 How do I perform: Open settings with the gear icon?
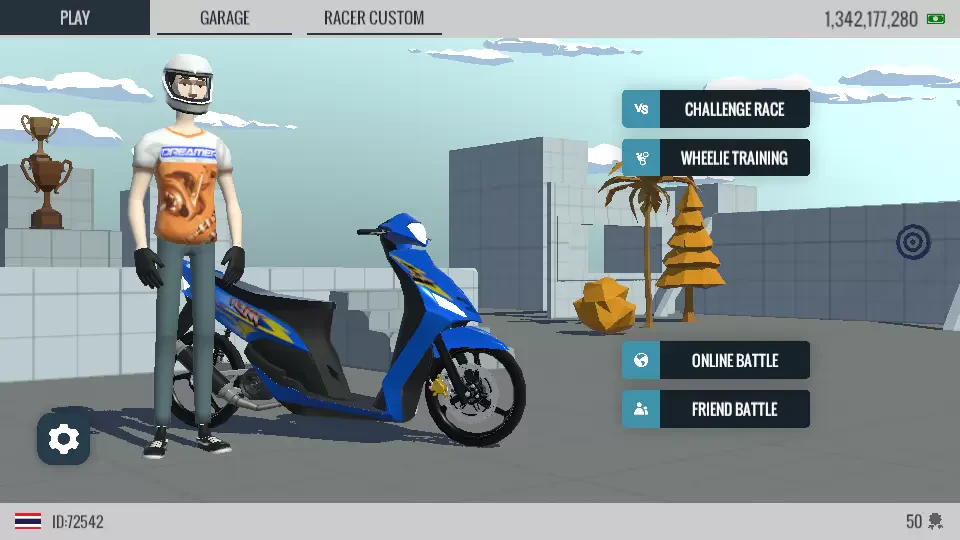(64, 439)
